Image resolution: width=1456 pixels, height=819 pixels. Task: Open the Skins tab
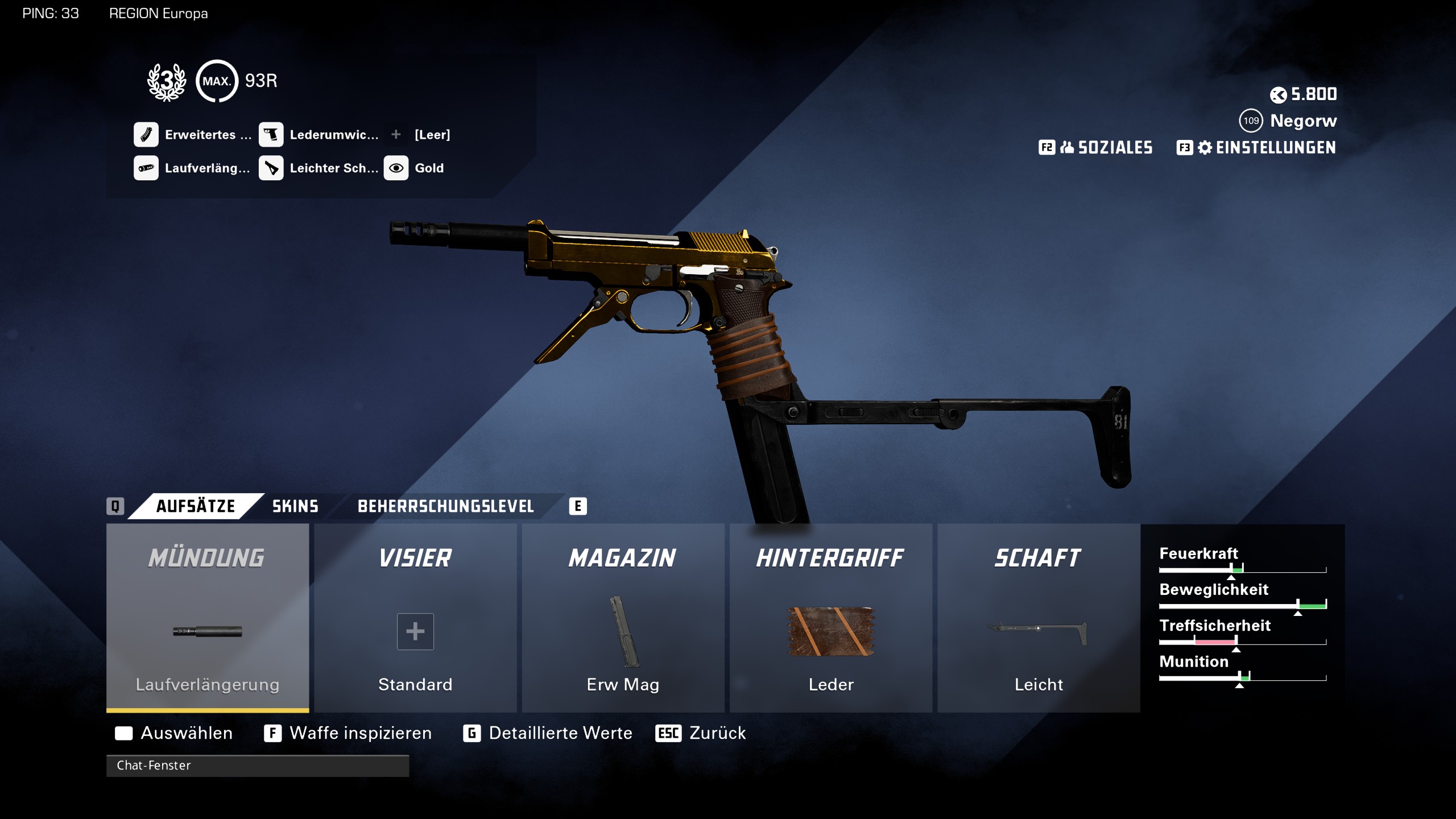click(x=295, y=506)
